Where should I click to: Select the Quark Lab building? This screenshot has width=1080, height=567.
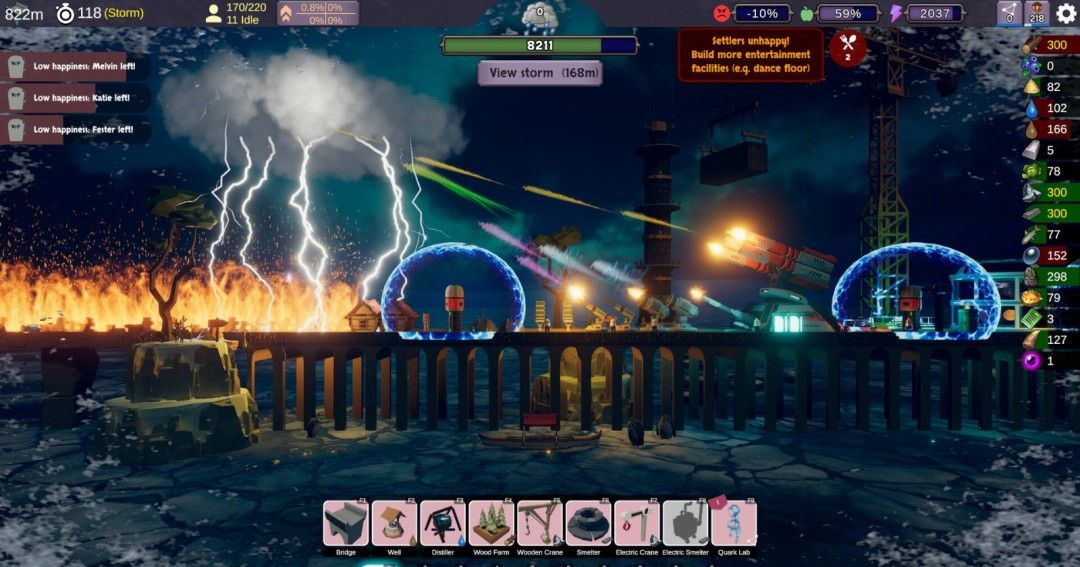click(733, 524)
